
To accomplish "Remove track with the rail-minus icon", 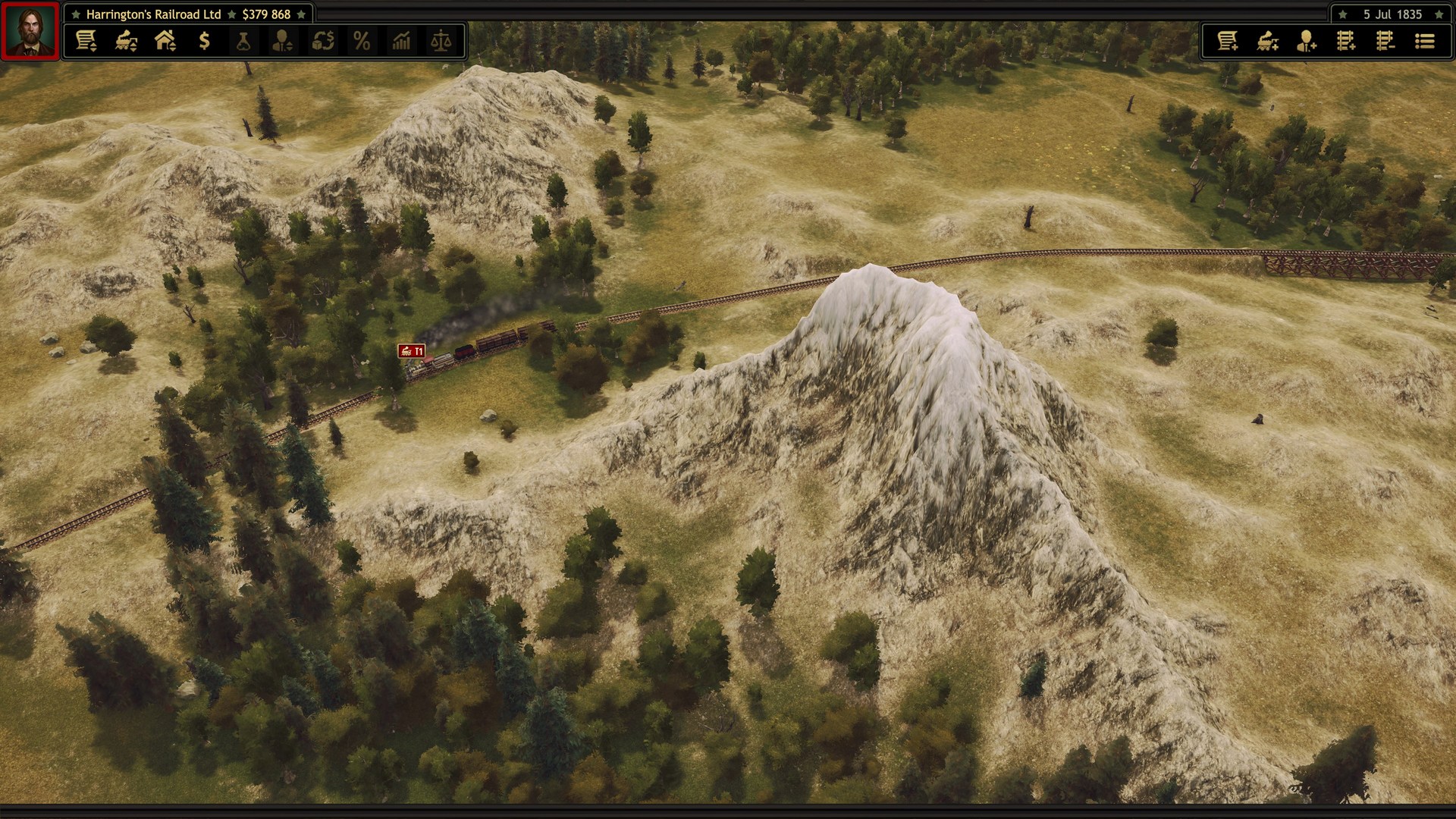I will pyautogui.click(x=1385, y=42).
